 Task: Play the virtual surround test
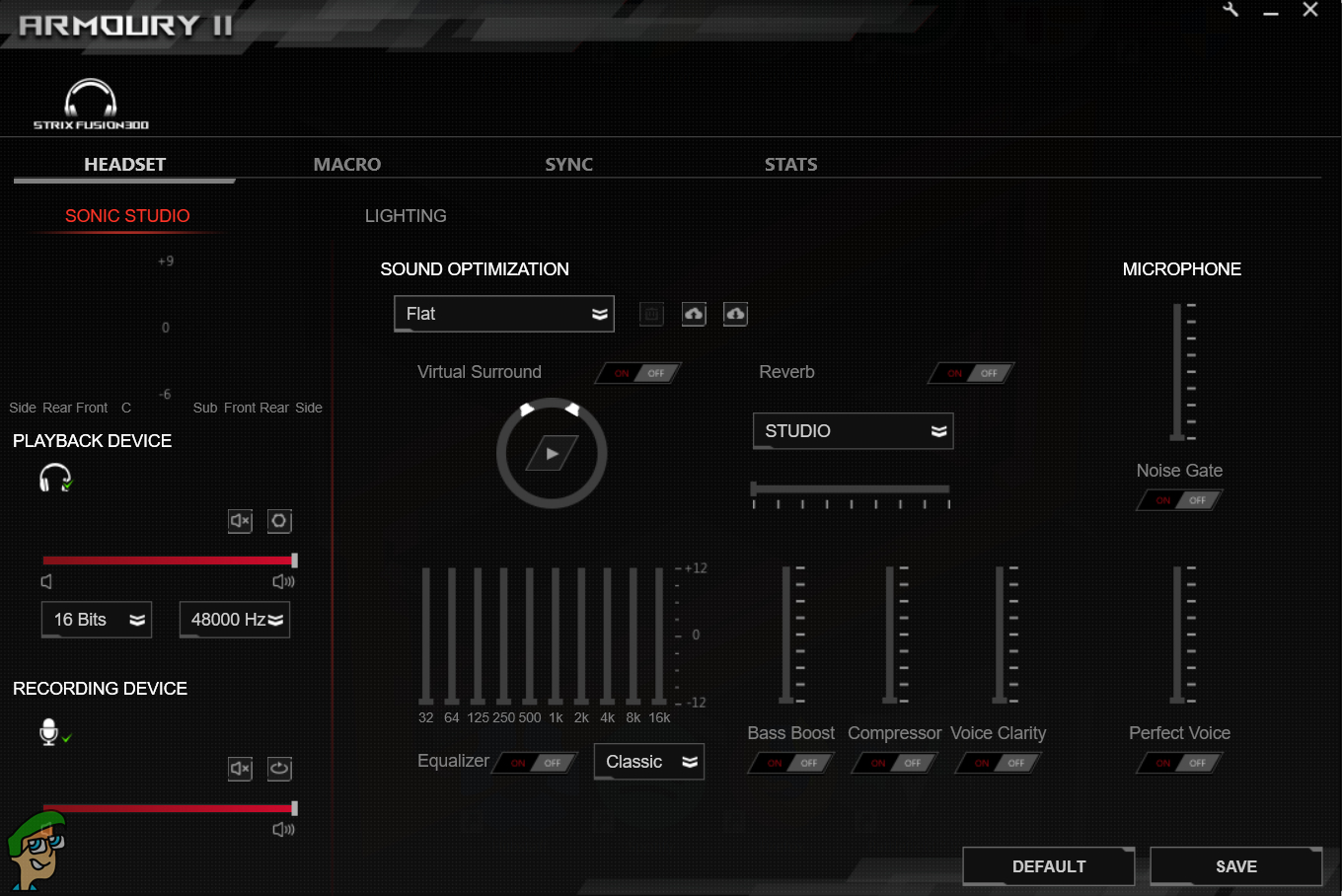(552, 454)
